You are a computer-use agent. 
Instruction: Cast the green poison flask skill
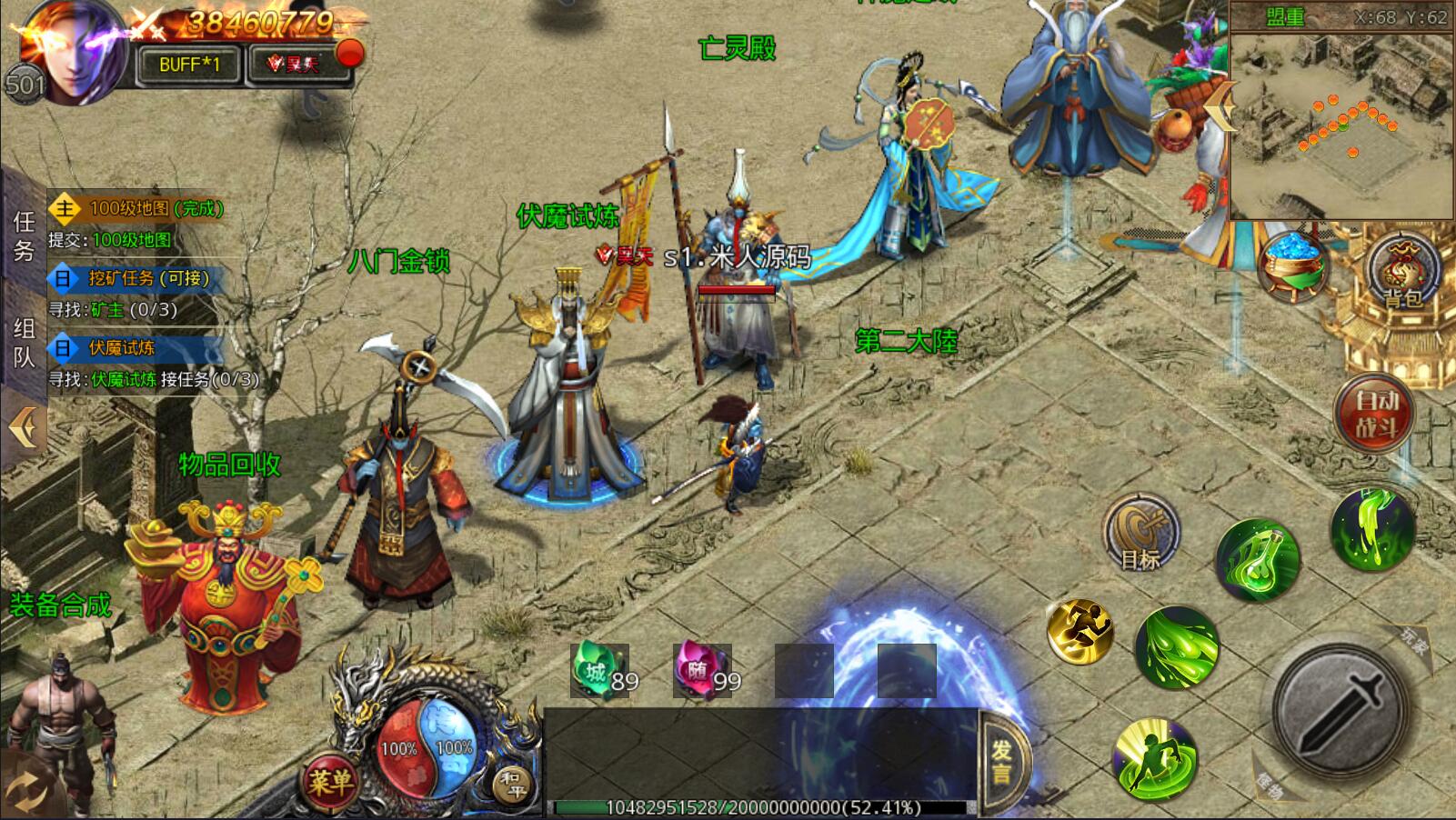click(x=1258, y=559)
